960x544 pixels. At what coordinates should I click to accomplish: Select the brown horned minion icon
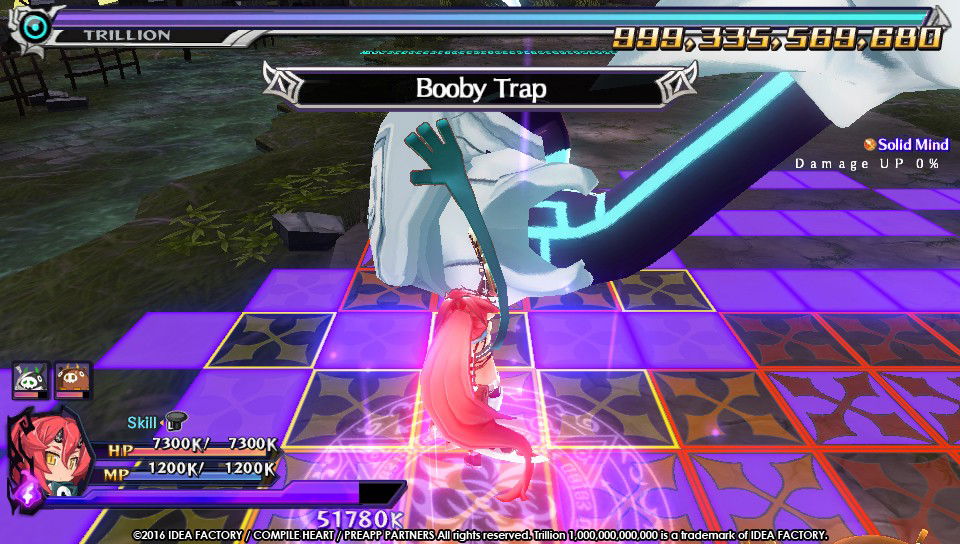(73, 379)
